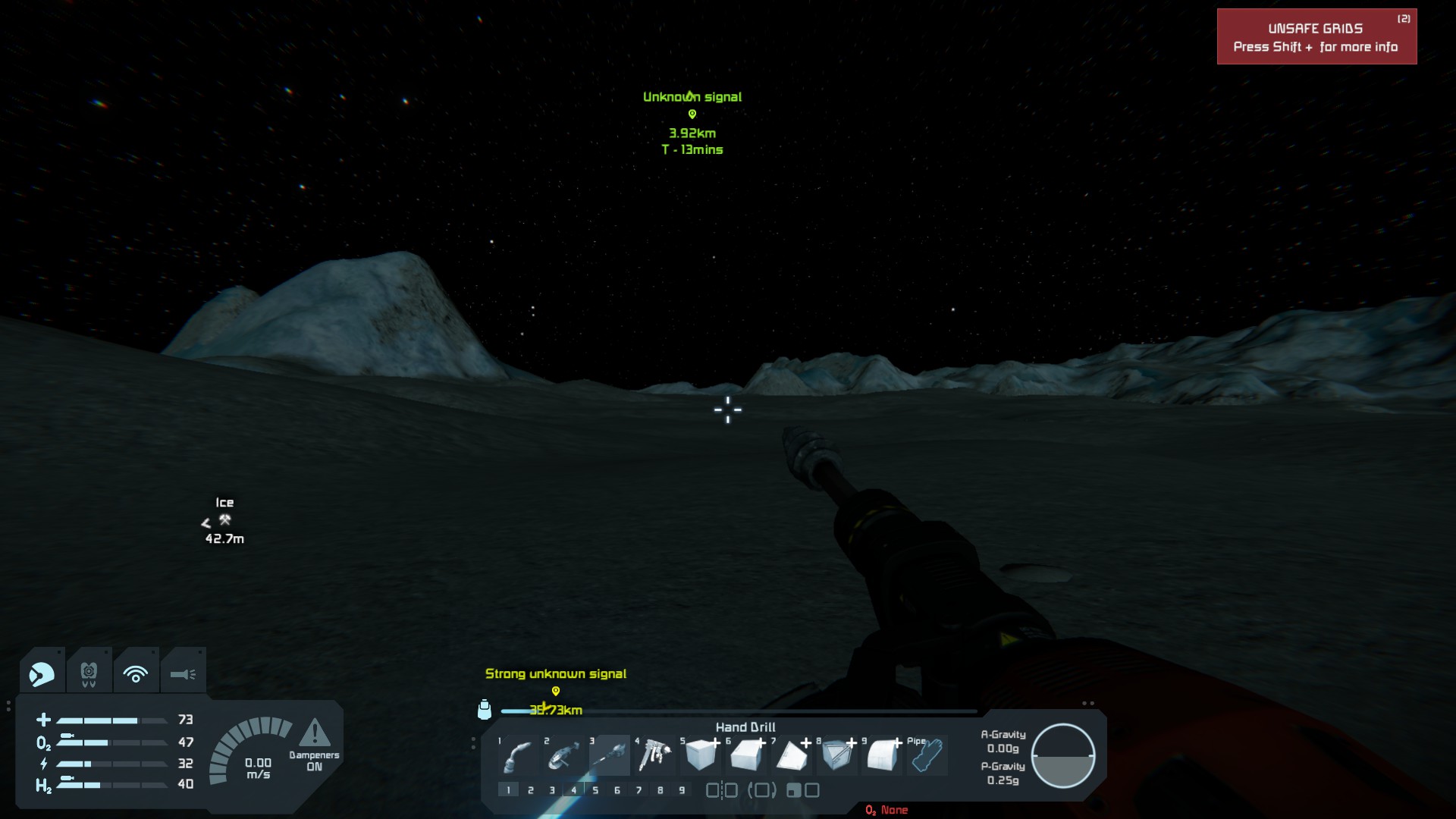Toggle the jetpack icon
This screenshot has width=1456, height=819.
89,673
